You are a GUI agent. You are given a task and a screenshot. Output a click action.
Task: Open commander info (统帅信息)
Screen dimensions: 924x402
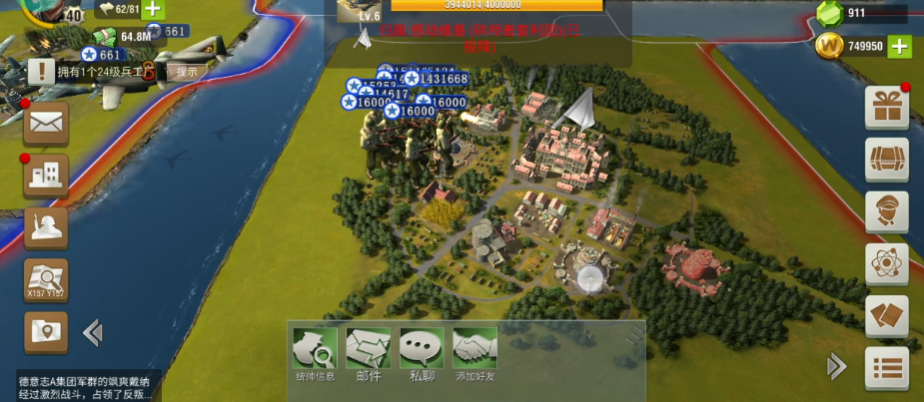coord(315,353)
